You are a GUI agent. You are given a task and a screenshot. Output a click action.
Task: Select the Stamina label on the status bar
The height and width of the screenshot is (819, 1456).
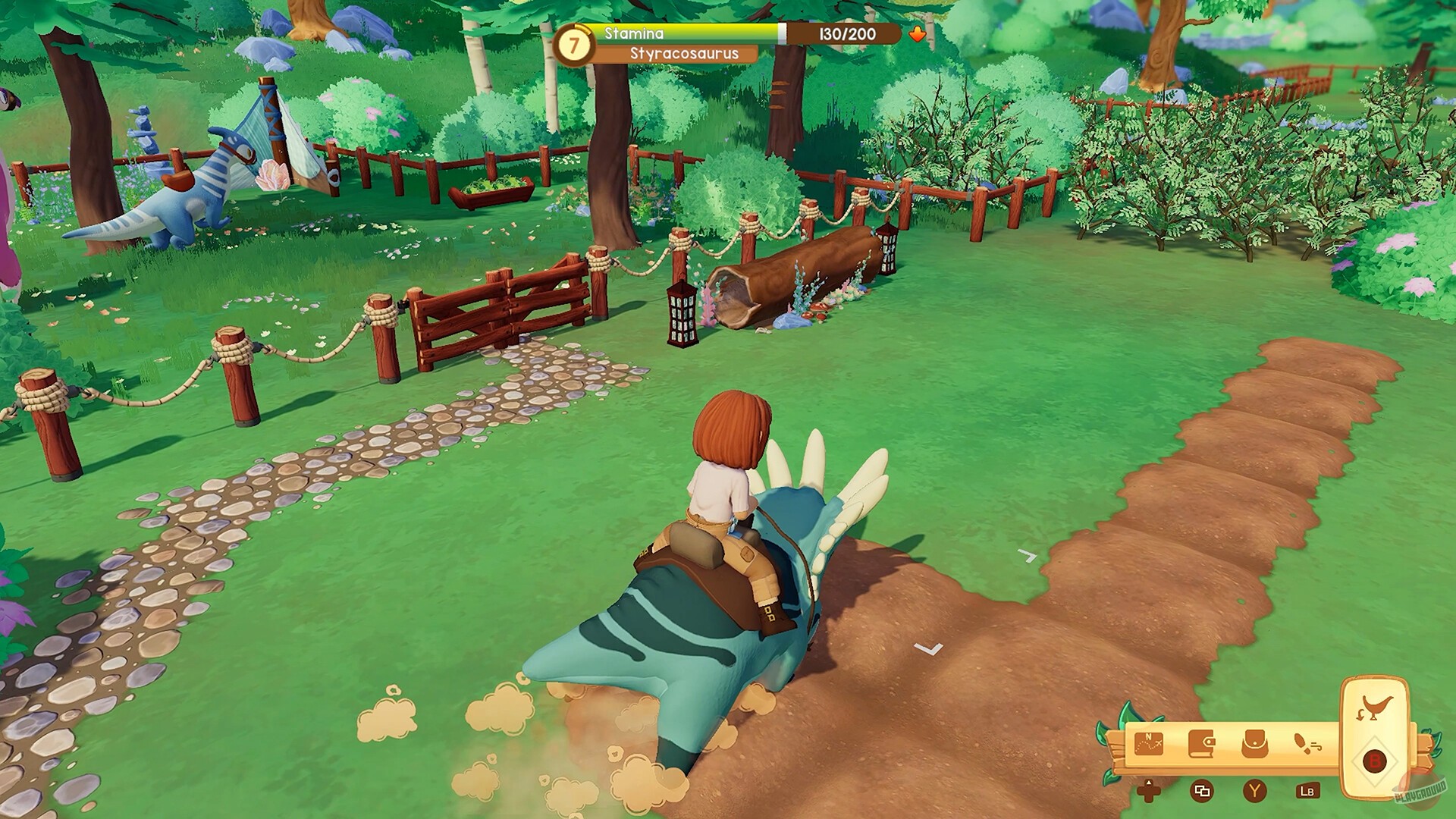pyautogui.click(x=634, y=33)
